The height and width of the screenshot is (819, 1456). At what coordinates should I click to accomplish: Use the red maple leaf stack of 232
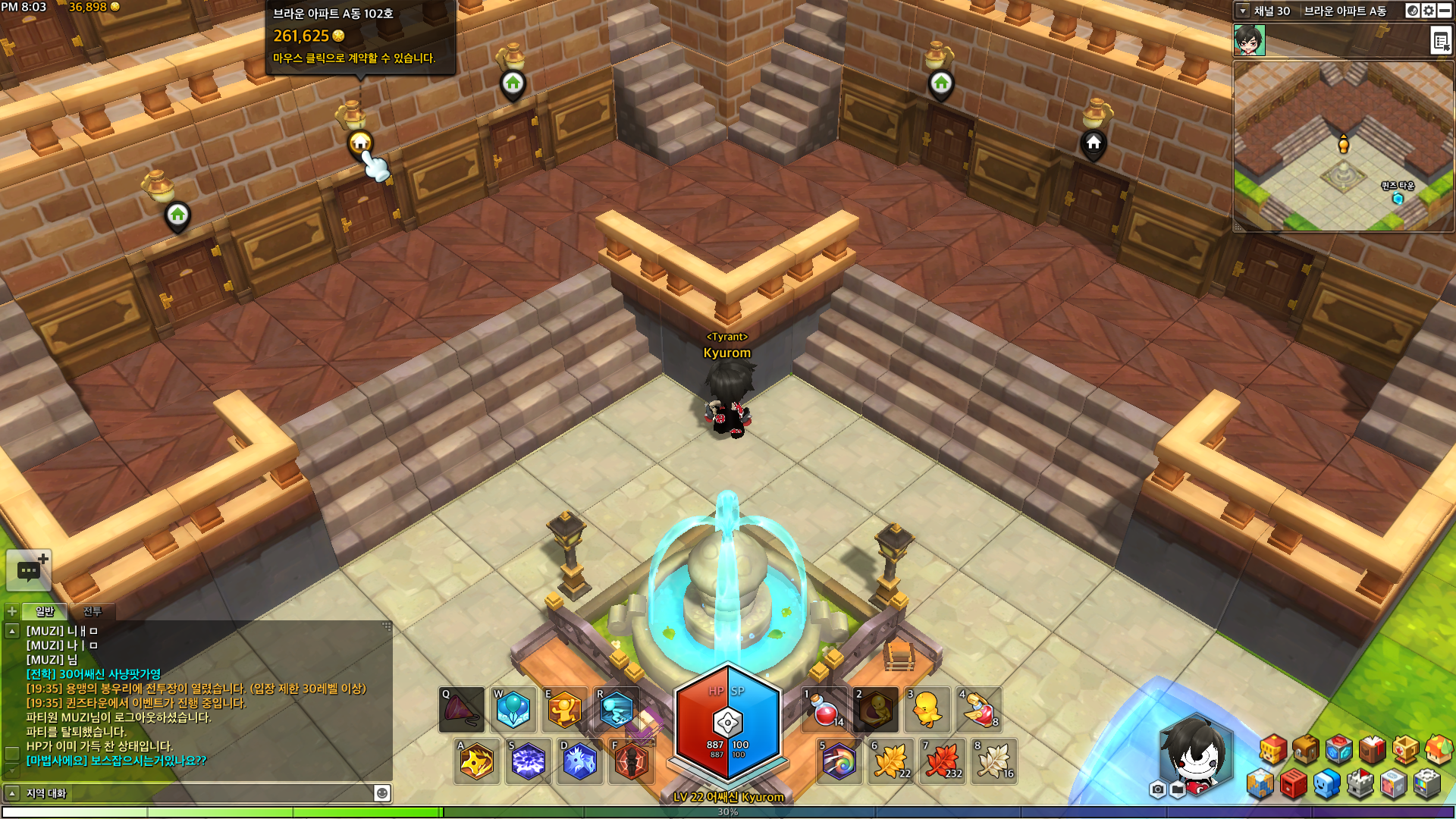click(943, 761)
